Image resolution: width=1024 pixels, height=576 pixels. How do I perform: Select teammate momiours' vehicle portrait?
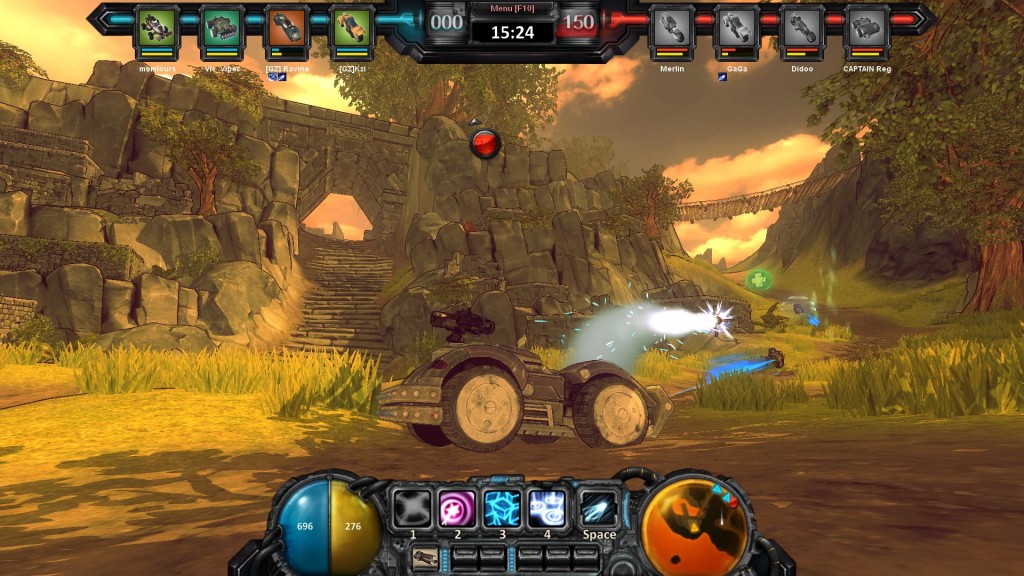[x=156, y=26]
